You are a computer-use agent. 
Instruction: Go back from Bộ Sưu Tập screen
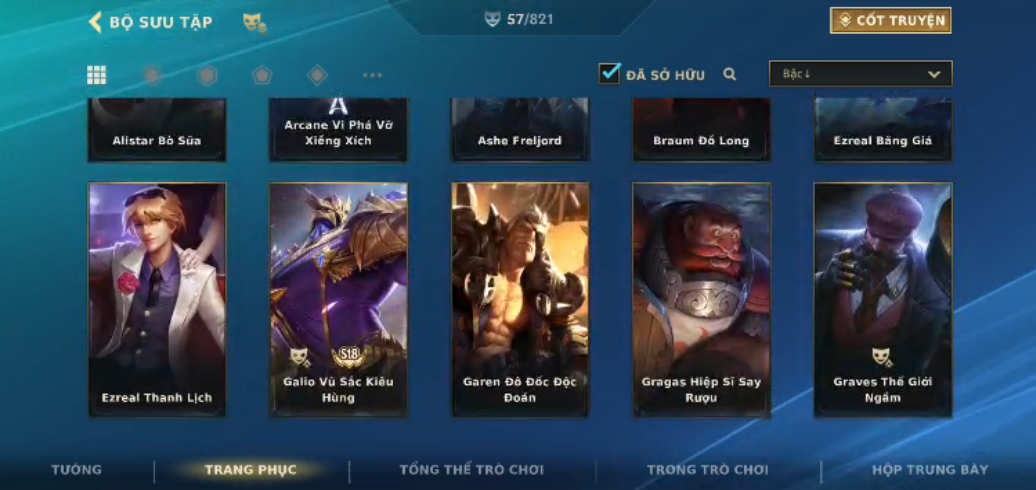click(96, 22)
